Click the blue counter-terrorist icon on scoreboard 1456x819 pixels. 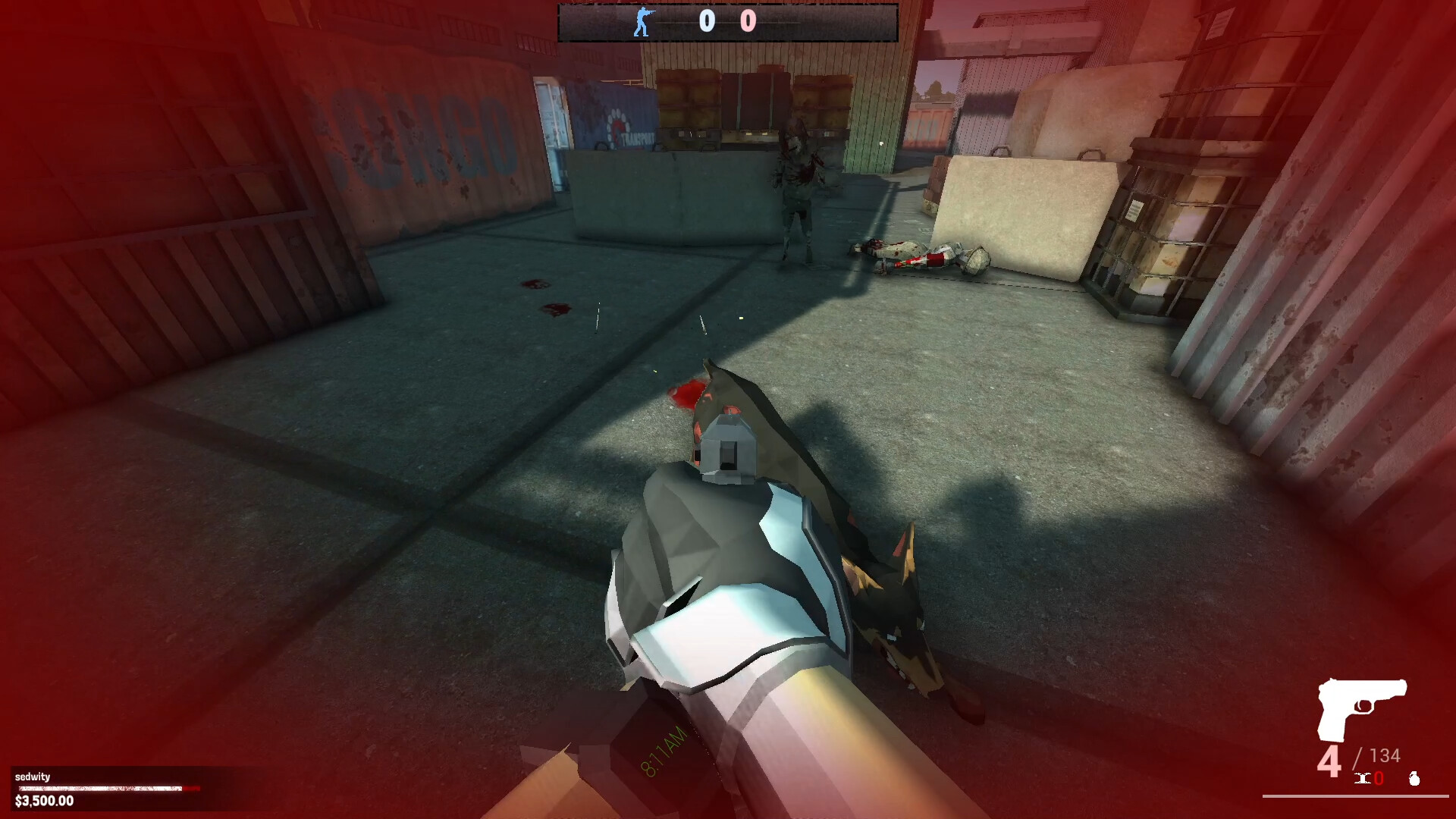642,20
